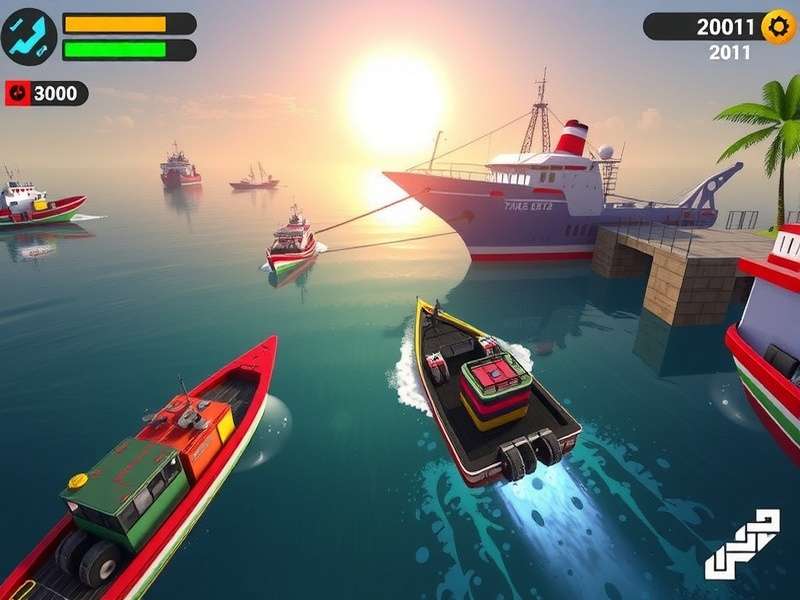Open settings with the orange gear icon

pyautogui.click(x=778, y=27)
